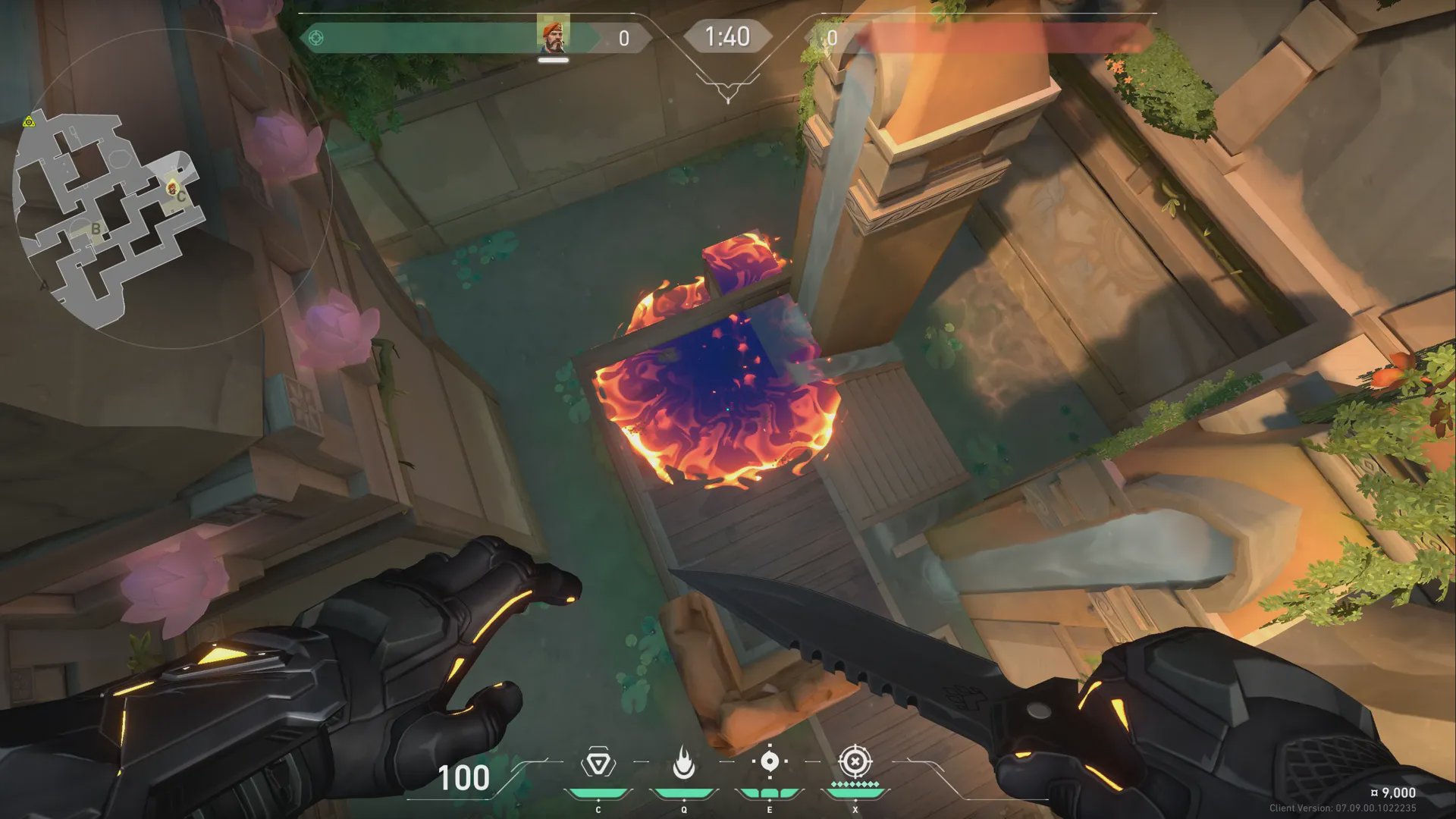Select the Stim Beacon ability icon
1456x819 pixels.
coord(598,763)
